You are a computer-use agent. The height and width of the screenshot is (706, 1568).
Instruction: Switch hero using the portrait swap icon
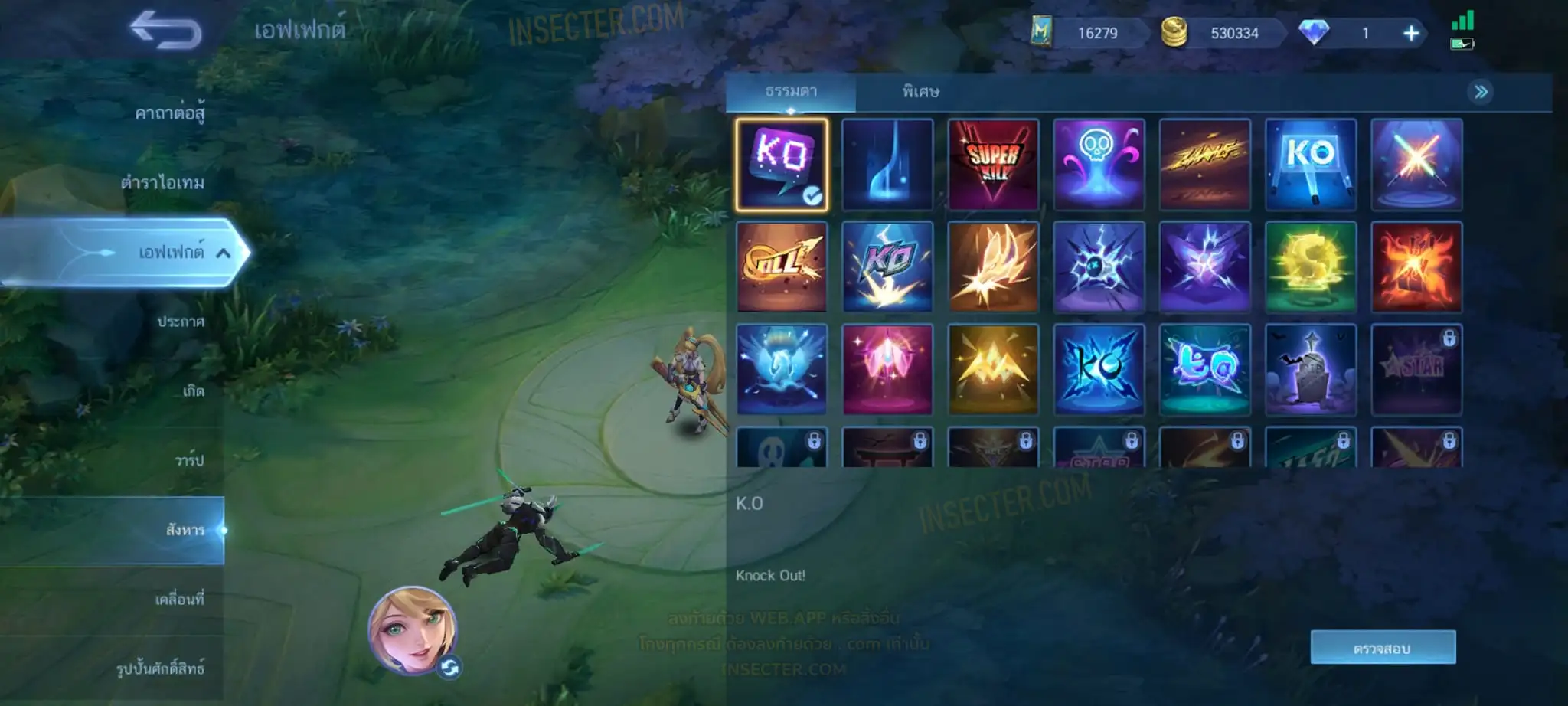pyautogui.click(x=449, y=668)
